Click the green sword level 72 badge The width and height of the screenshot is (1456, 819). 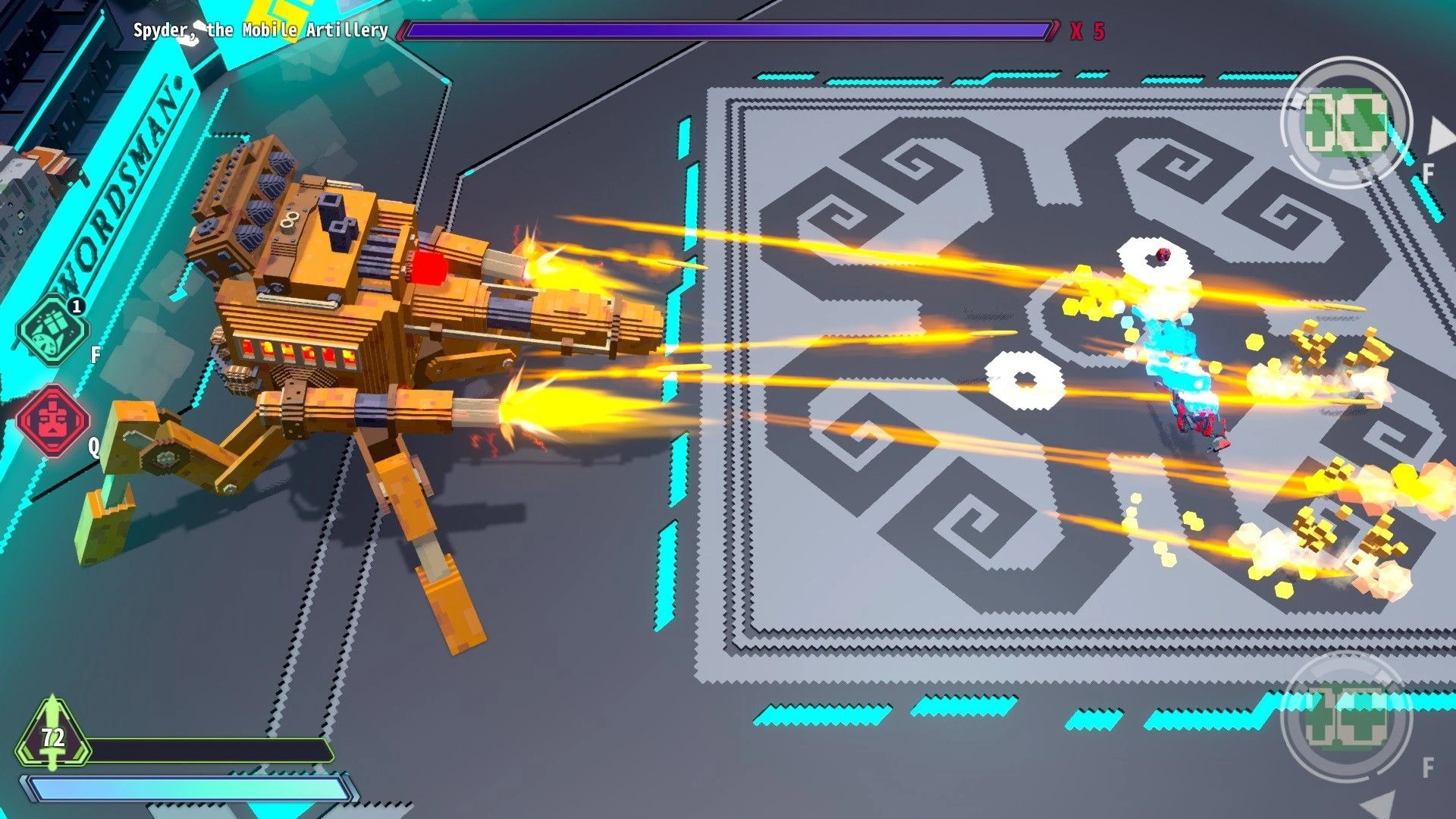[x=52, y=735]
